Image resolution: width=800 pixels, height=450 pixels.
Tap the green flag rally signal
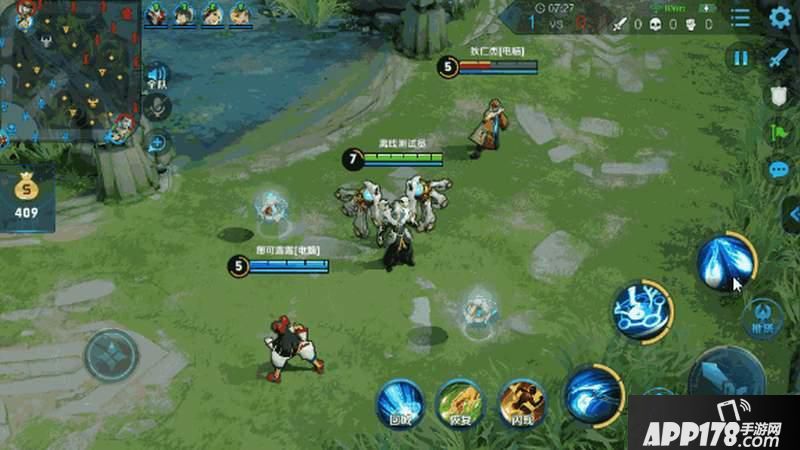tap(780, 132)
